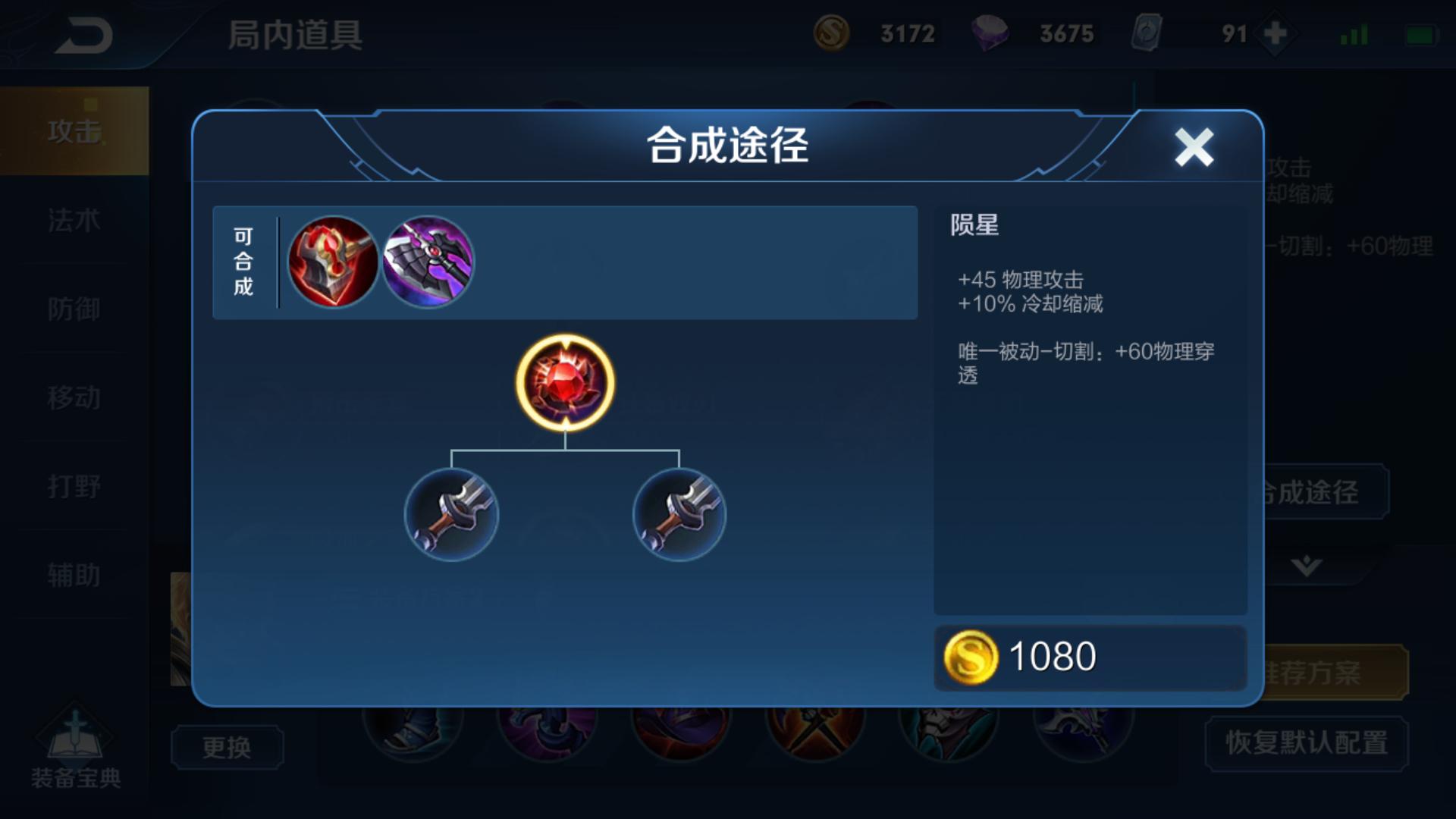Screen dimensions: 1456x819
Task: Switch to the 法术 category tab
Action: point(74,220)
